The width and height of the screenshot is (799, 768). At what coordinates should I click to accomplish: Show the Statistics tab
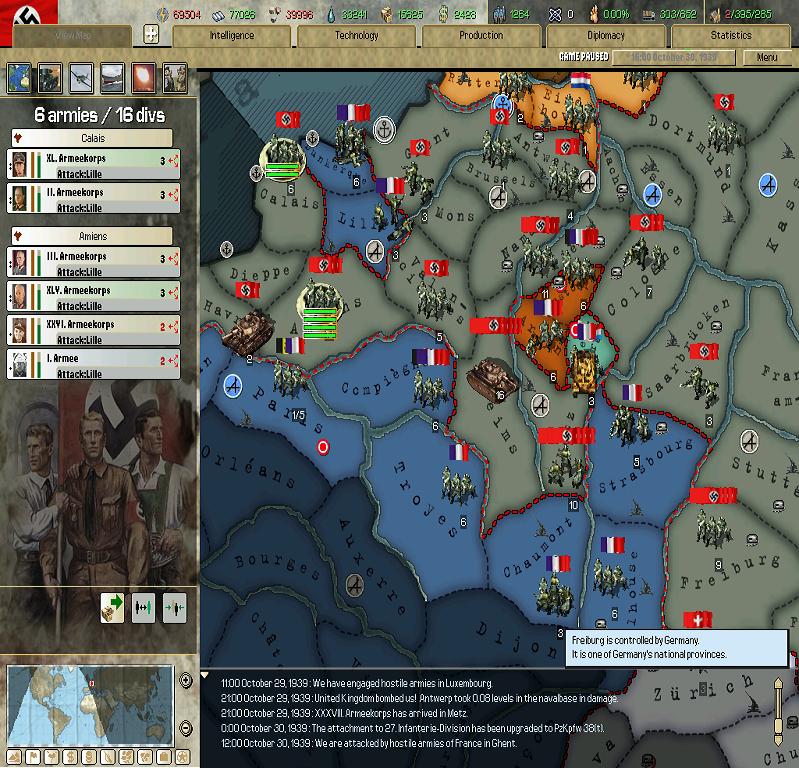pos(730,35)
